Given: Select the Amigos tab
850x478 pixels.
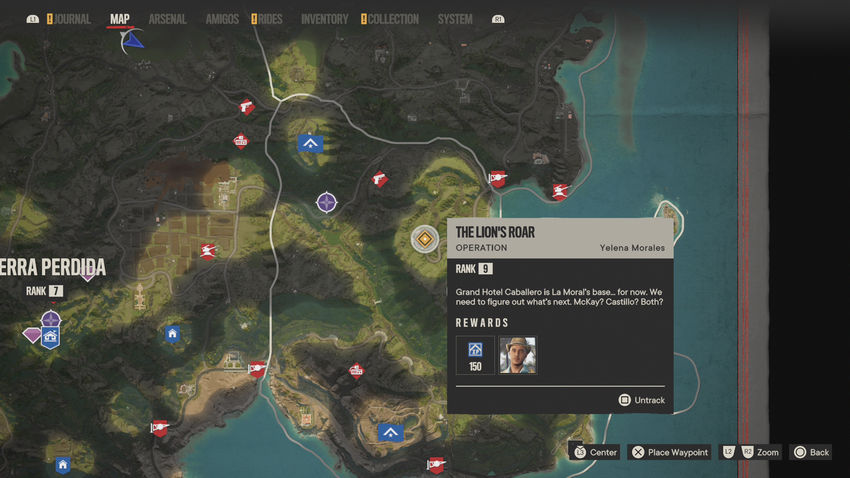Looking at the screenshot, I should (x=221, y=19).
